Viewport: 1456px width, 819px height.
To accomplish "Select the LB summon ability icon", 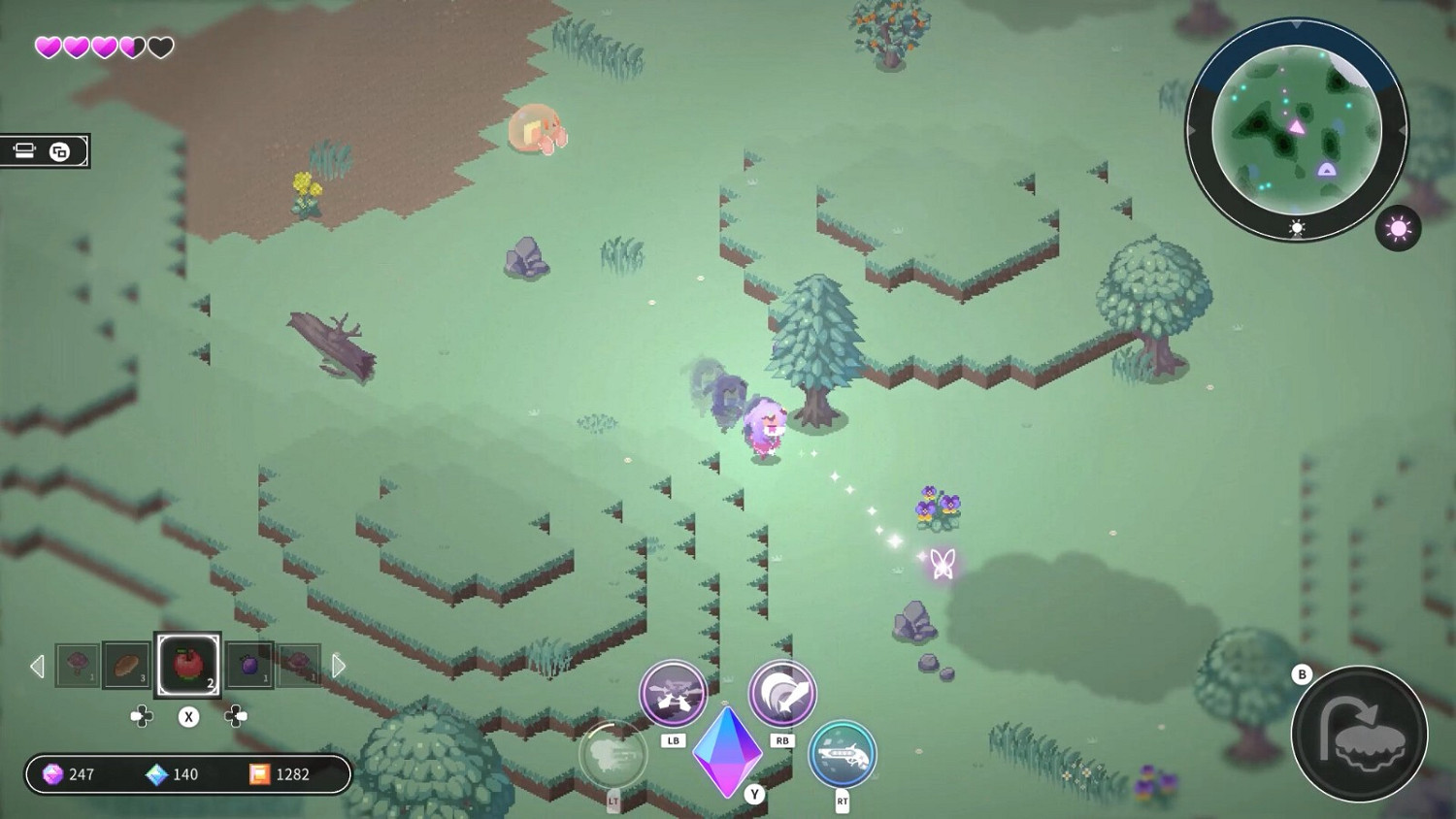I will click(672, 693).
